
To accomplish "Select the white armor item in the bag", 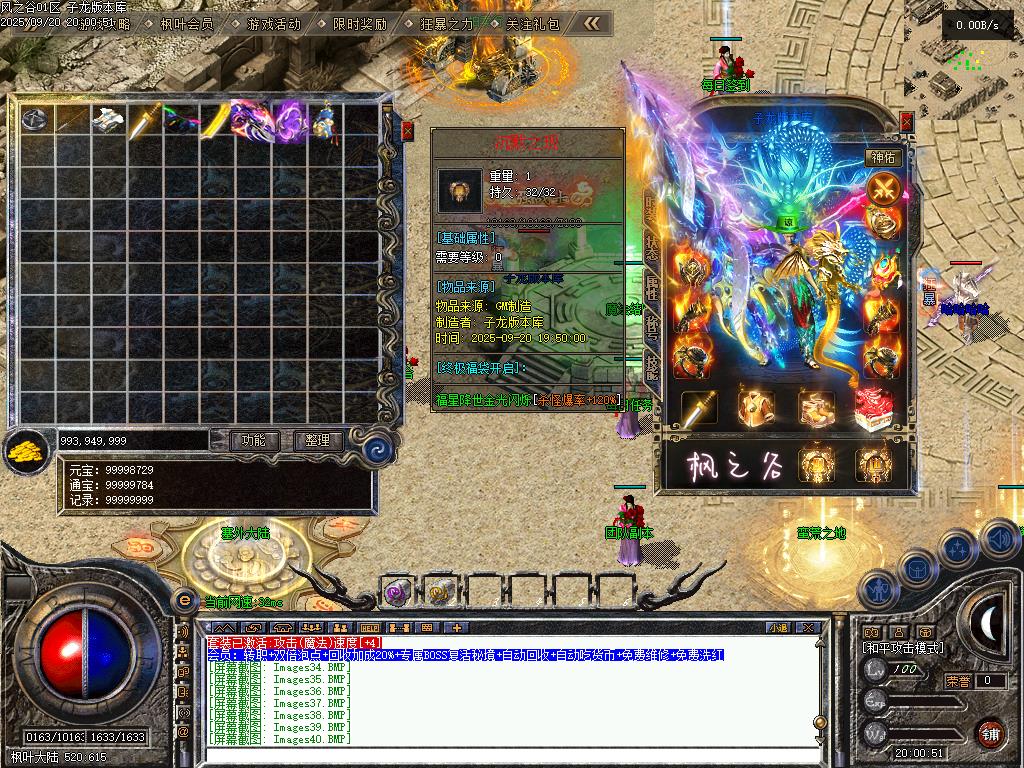I will (x=108, y=119).
